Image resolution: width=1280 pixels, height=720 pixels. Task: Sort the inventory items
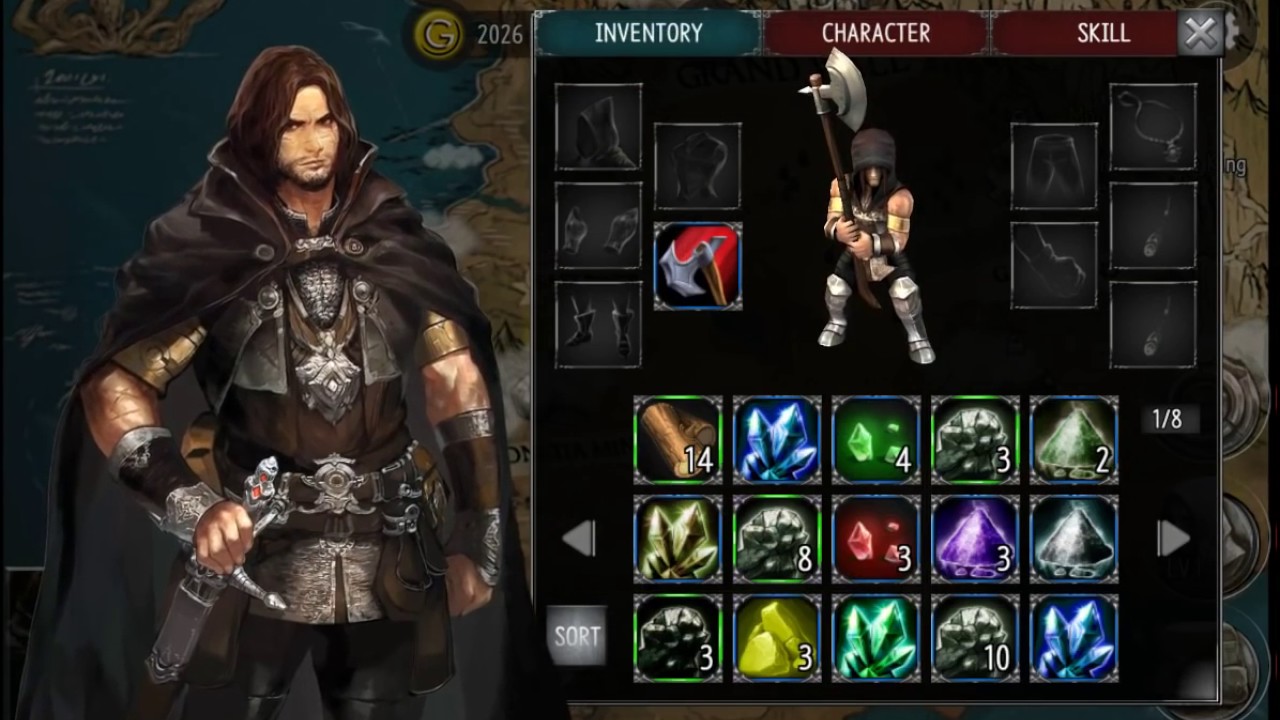point(577,636)
